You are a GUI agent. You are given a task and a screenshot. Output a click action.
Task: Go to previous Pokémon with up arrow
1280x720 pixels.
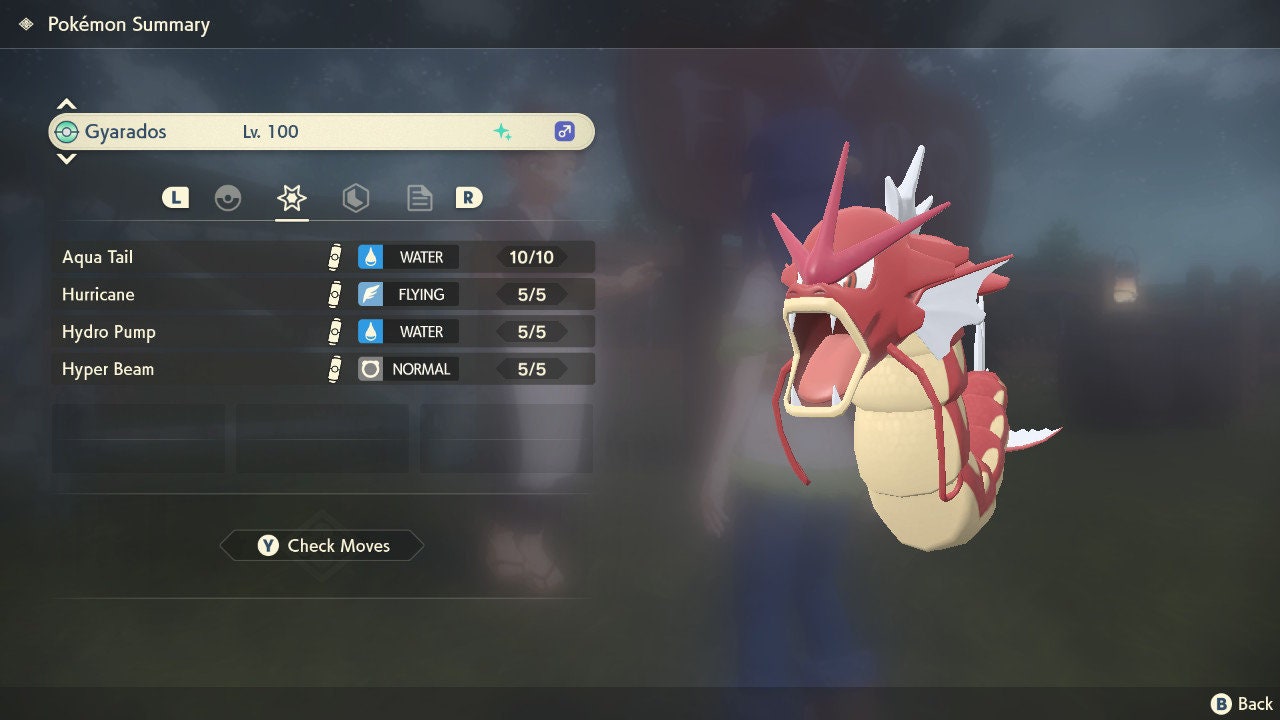point(66,104)
